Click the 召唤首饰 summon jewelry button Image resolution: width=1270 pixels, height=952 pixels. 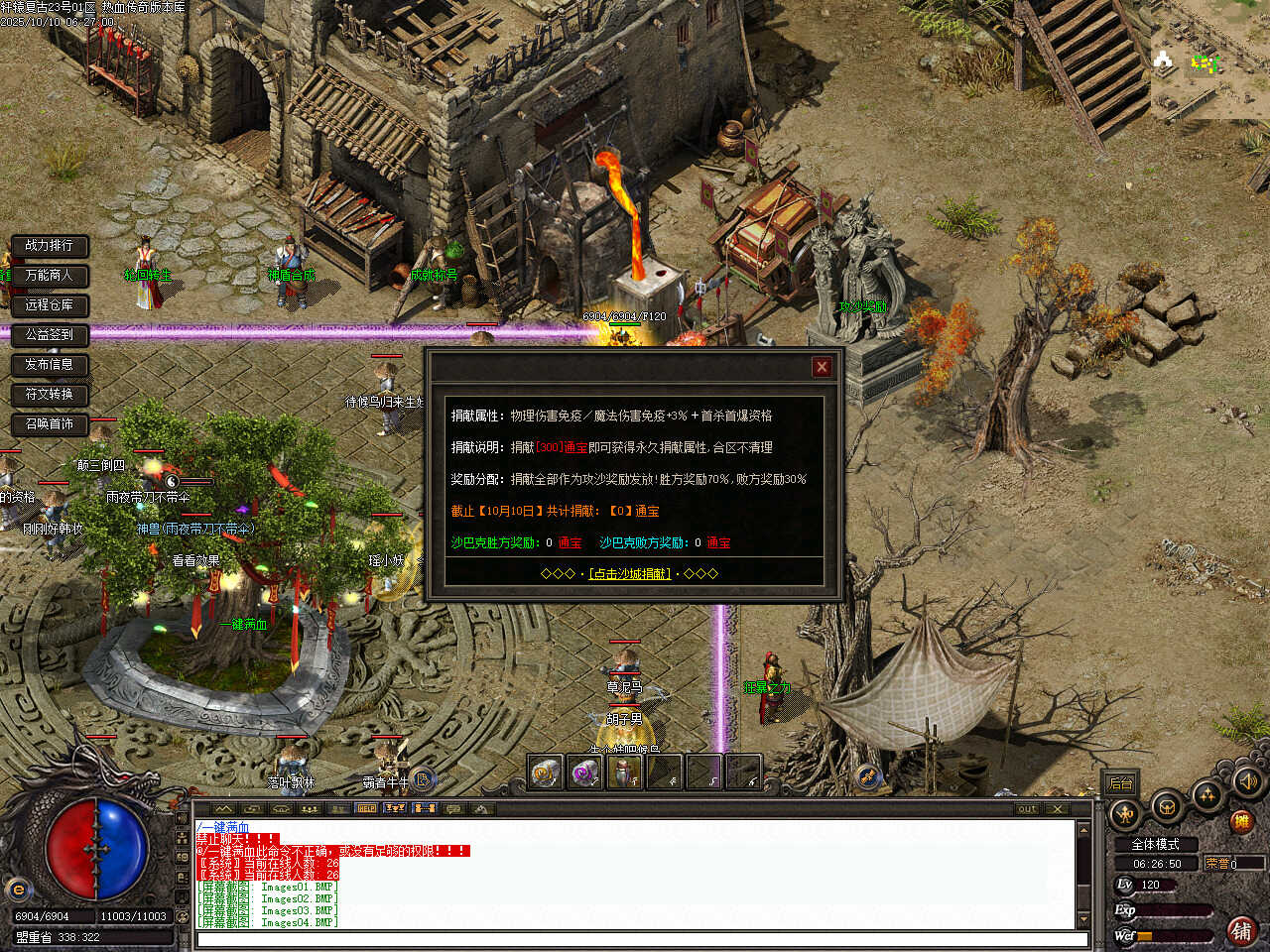tap(50, 423)
